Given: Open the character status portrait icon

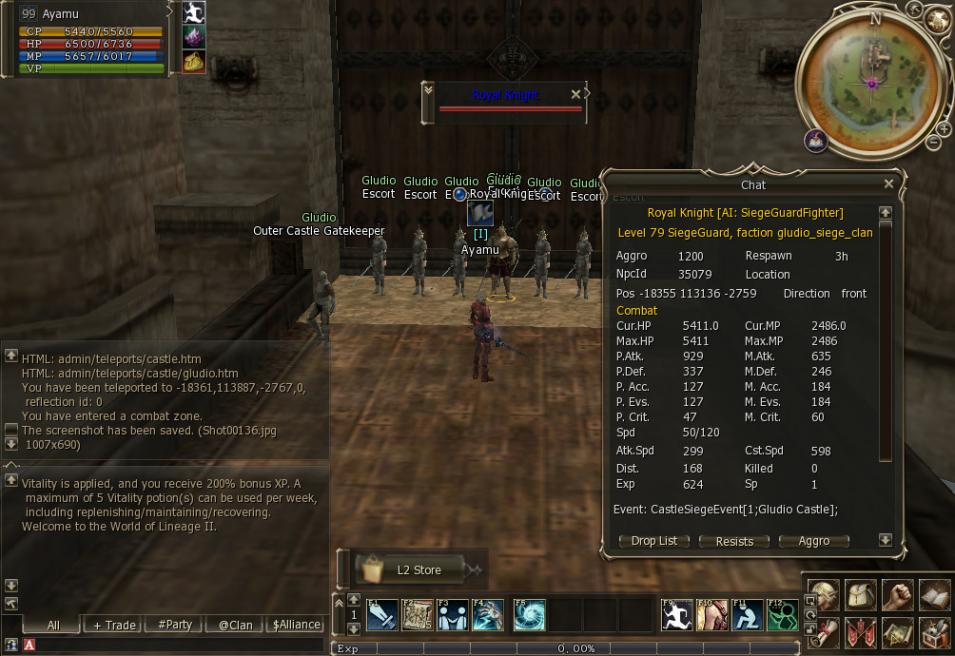Looking at the screenshot, I should click(824, 596).
